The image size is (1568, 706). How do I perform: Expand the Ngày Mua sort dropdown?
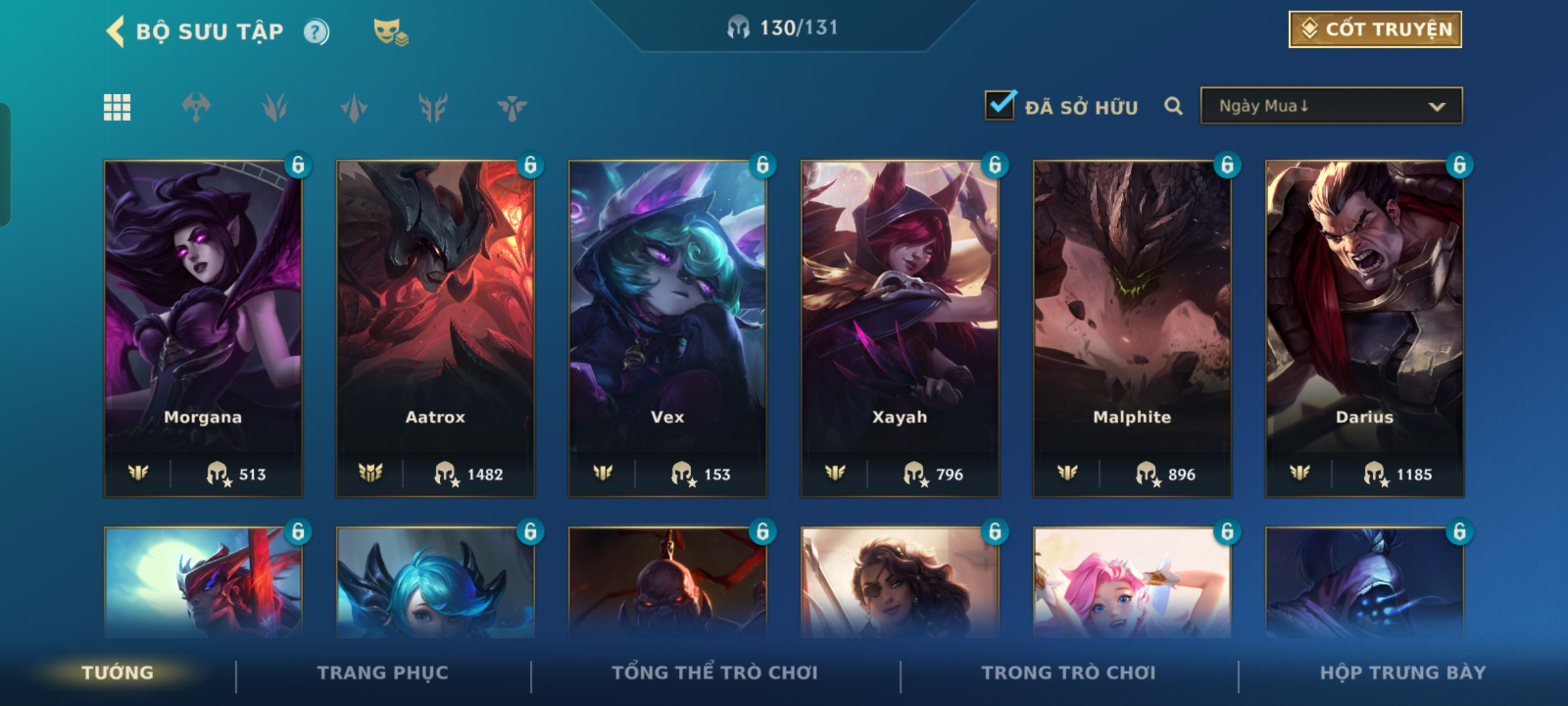[x=1331, y=106]
